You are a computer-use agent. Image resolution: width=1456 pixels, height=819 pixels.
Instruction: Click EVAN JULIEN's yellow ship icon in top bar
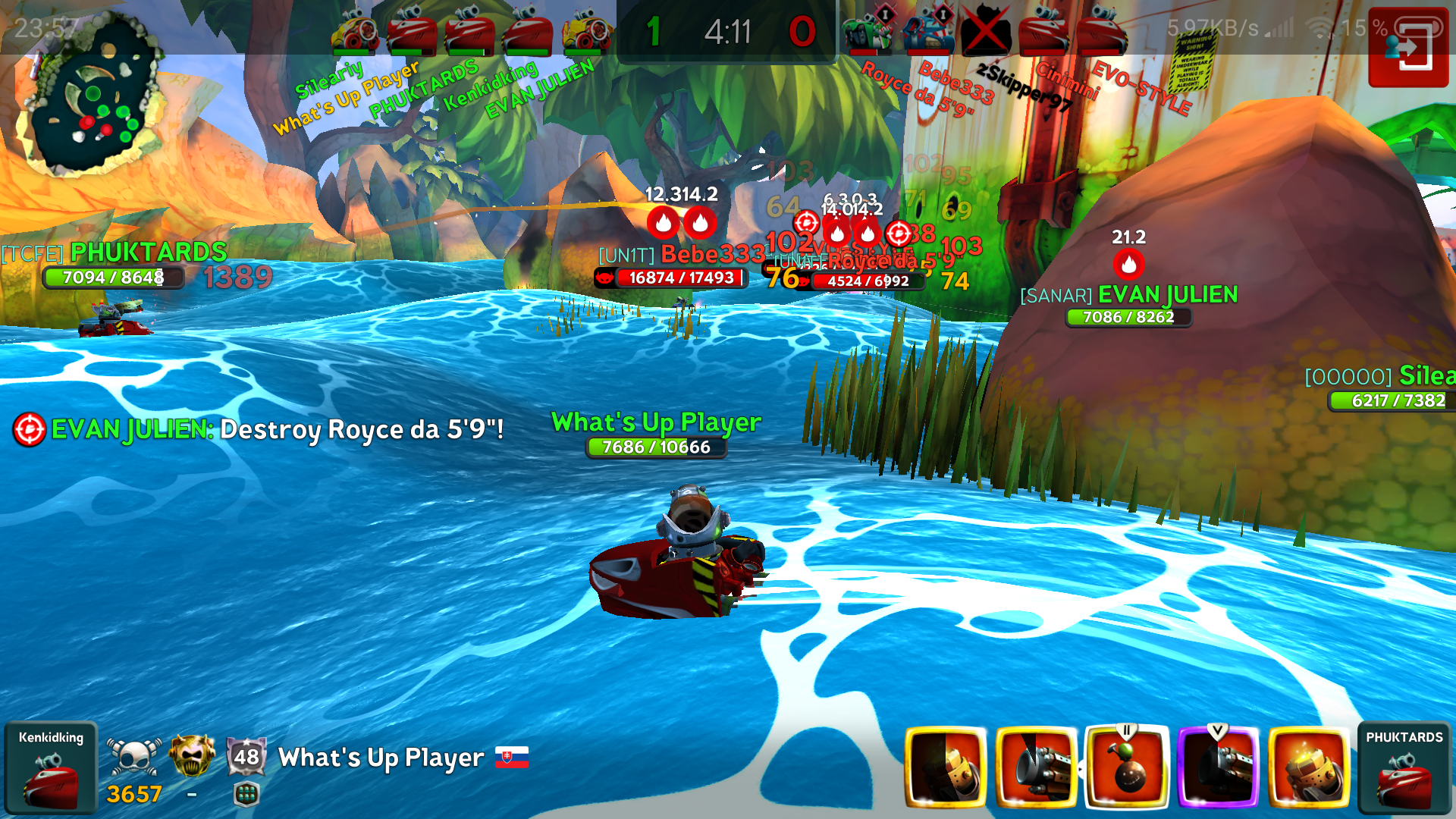coord(587,33)
